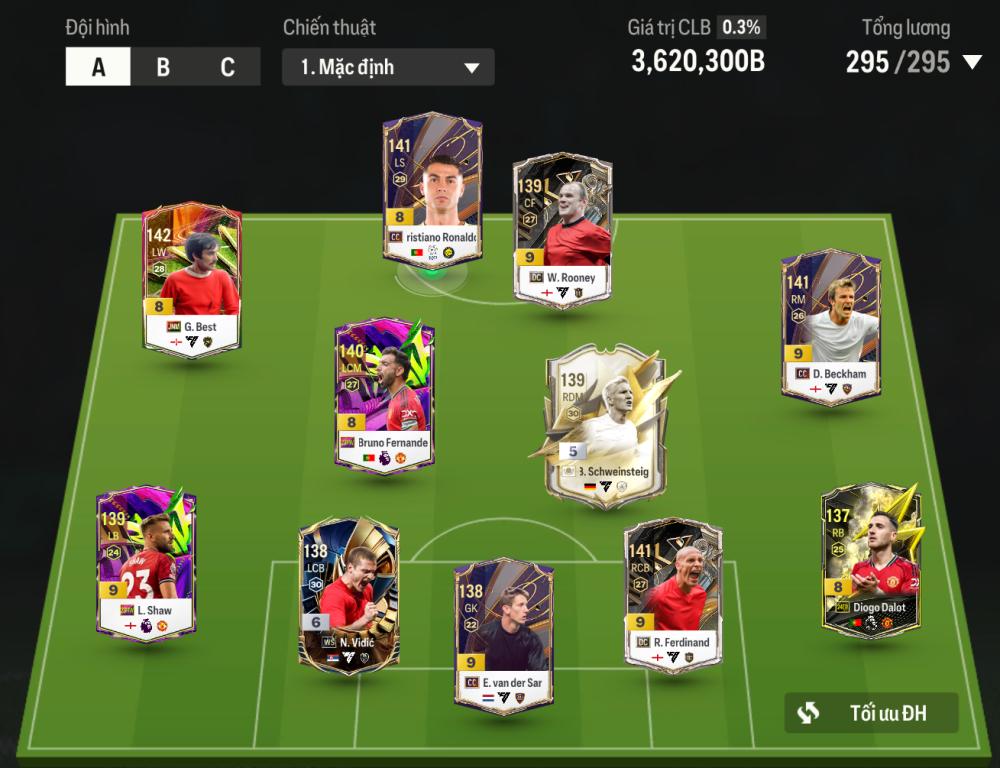This screenshot has height=768, width=1000.
Task: Switch to squad tab C
Action: [228, 67]
